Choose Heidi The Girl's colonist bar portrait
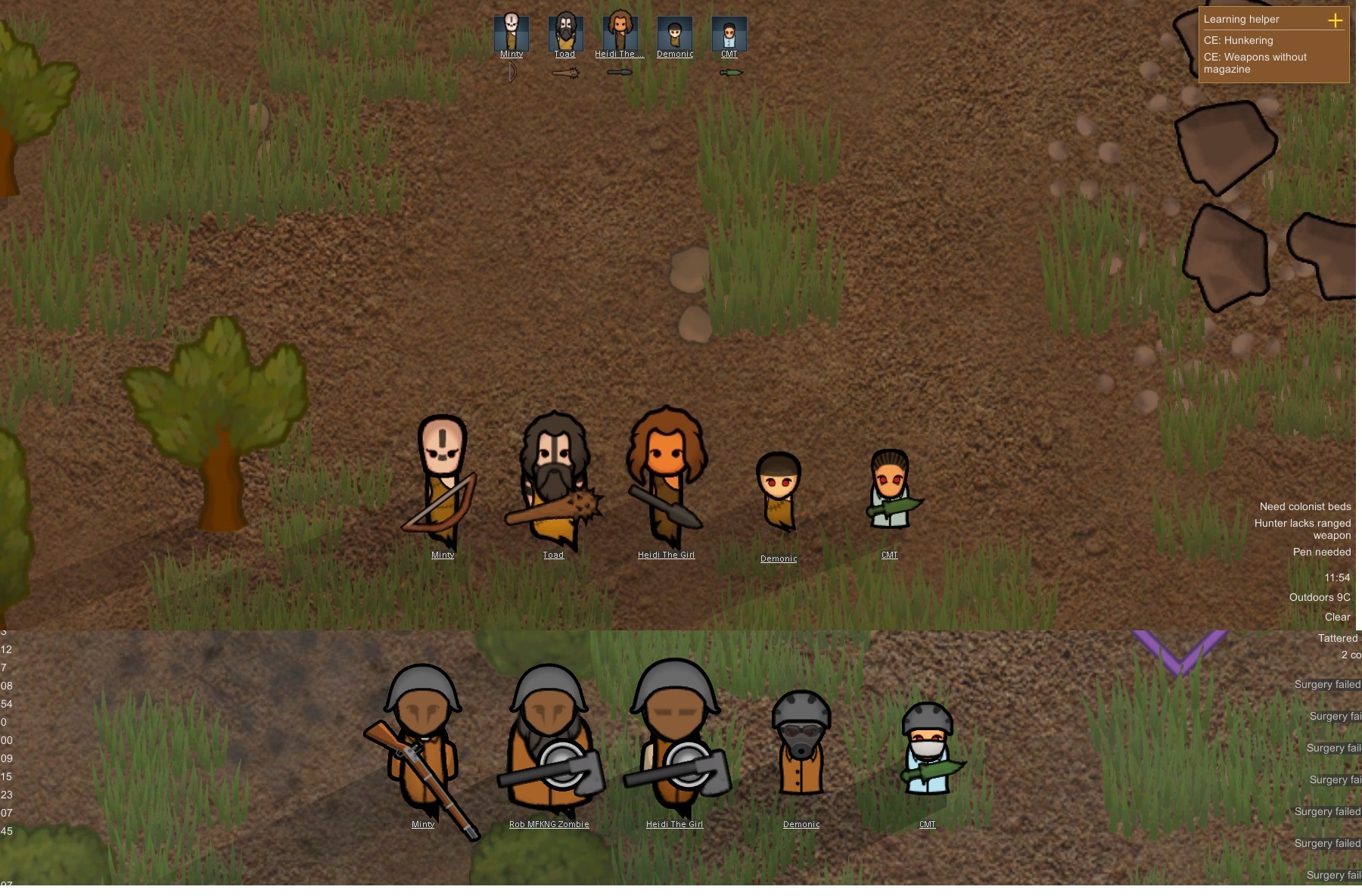Image resolution: width=1362 pixels, height=896 pixels. coord(620,33)
